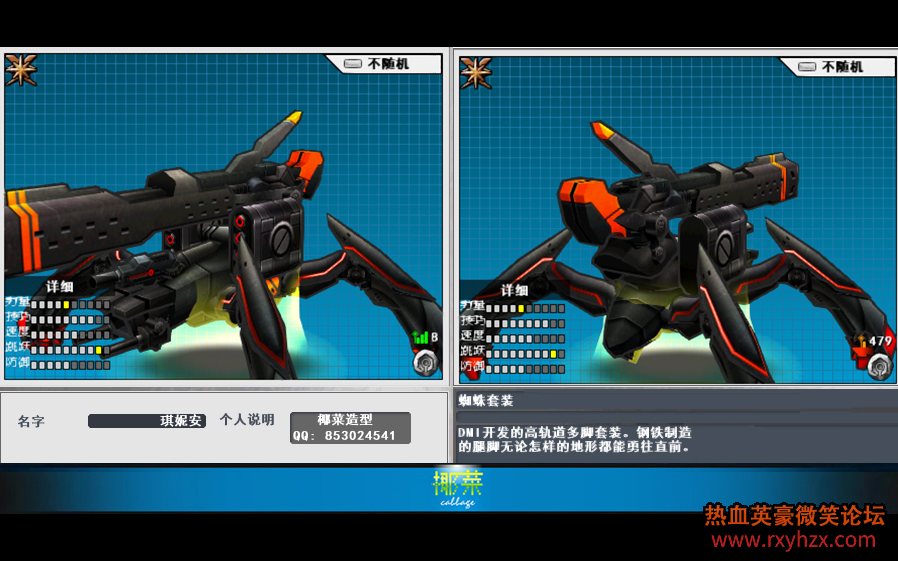898x561 pixels.
Task: Open 详细 stats in the 琪妮安 preview
Action: pyautogui.click(x=59, y=286)
